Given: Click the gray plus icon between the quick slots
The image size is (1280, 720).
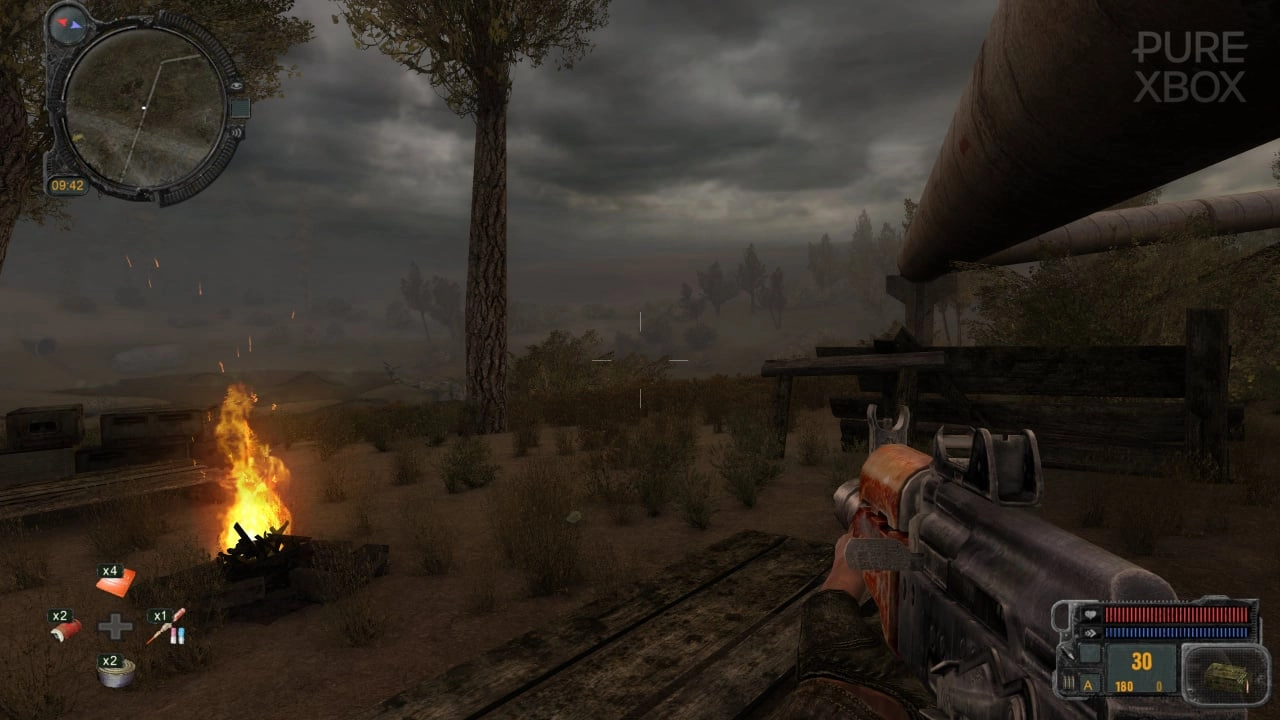Looking at the screenshot, I should pos(116,625).
